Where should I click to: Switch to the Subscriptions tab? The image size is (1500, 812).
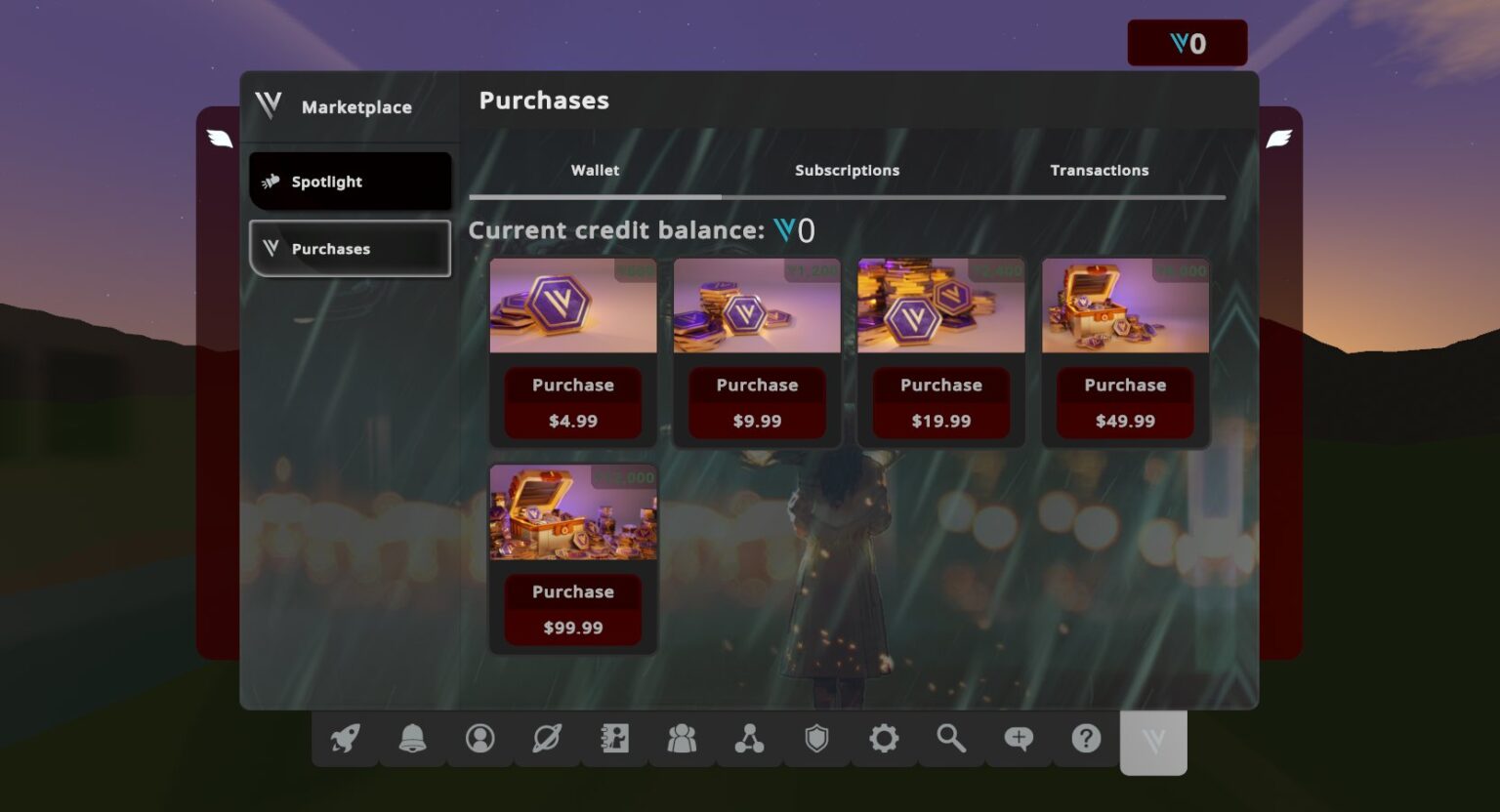(846, 170)
